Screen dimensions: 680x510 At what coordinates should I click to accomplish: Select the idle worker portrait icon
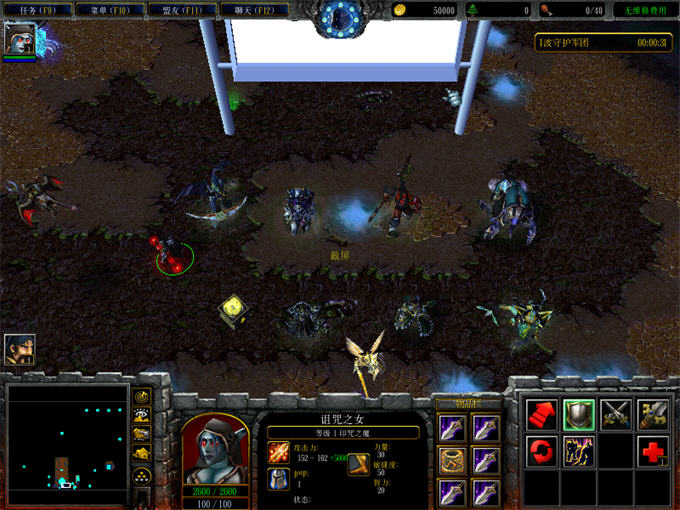pos(19,349)
